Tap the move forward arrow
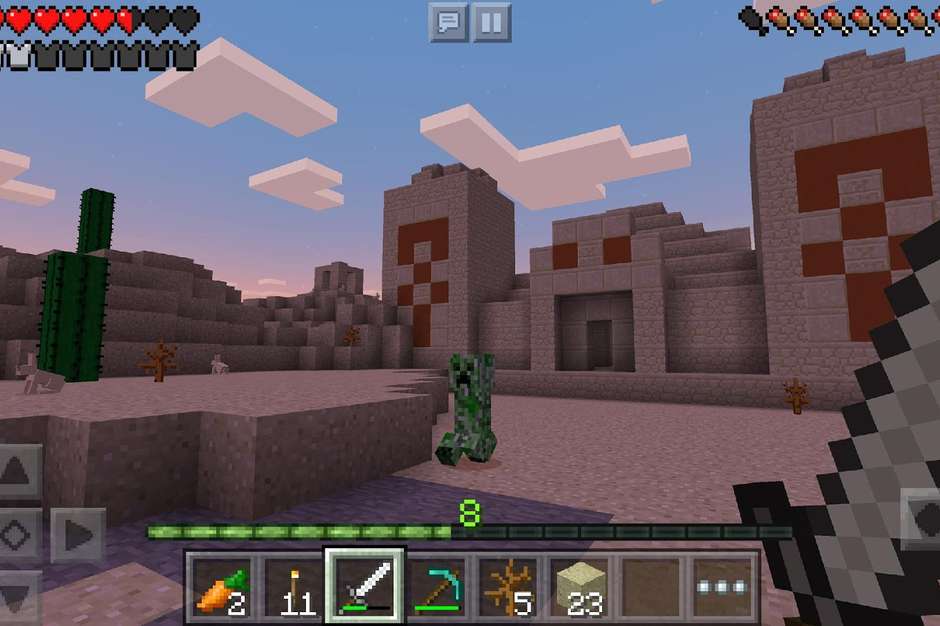The width and height of the screenshot is (940, 626). pyautogui.click(x=19, y=472)
